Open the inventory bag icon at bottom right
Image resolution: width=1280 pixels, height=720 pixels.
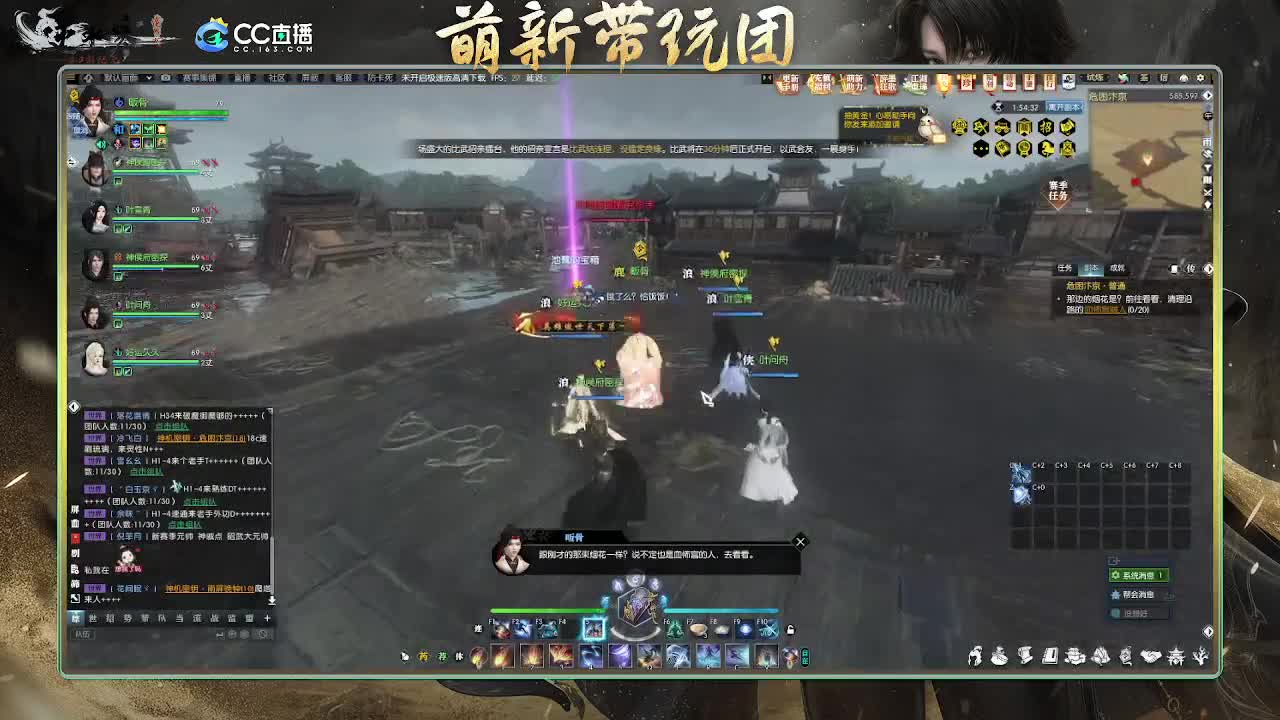pos(999,656)
